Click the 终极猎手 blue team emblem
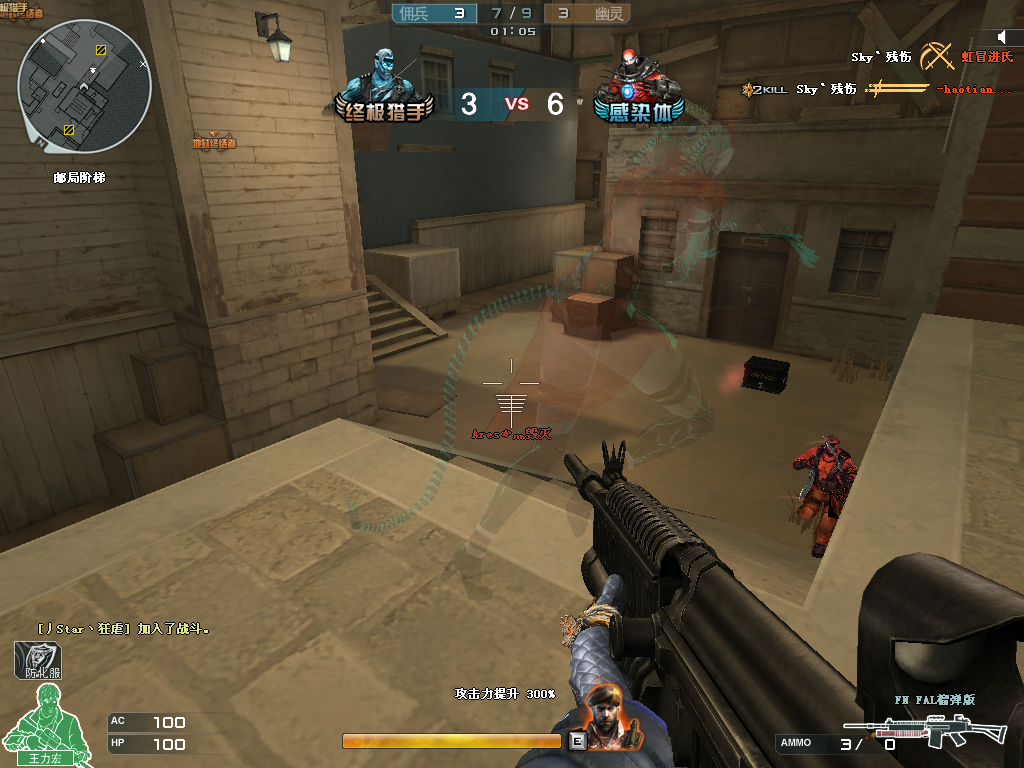The height and width of the screenshot is (768, 1024). pos(389,88)
